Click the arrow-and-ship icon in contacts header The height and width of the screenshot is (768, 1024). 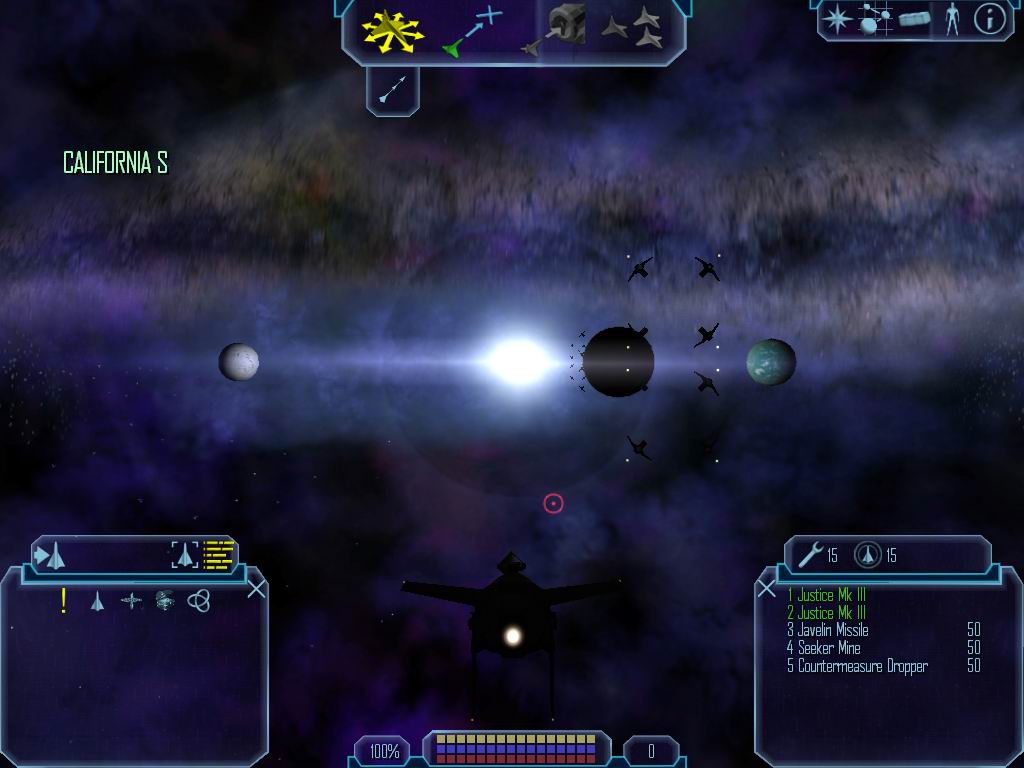tap(50, 554)
